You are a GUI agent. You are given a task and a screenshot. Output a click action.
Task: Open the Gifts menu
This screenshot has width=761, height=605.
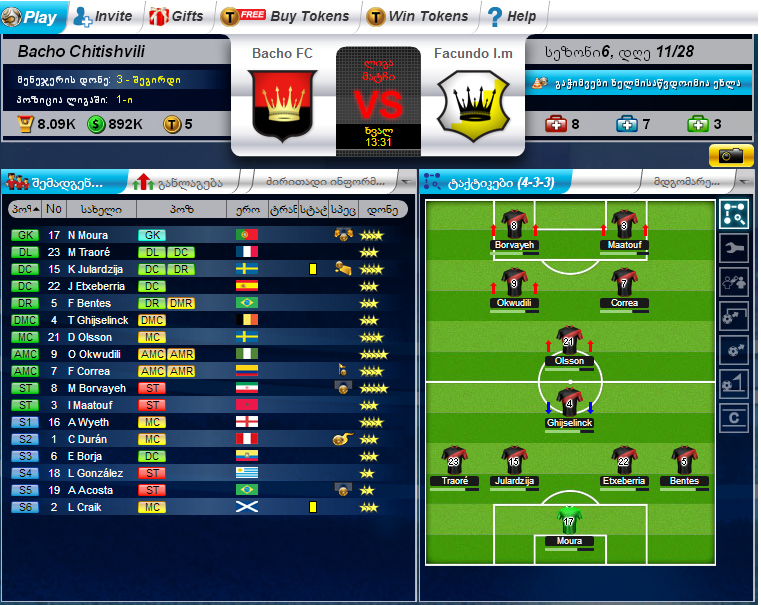coord(177,16)
